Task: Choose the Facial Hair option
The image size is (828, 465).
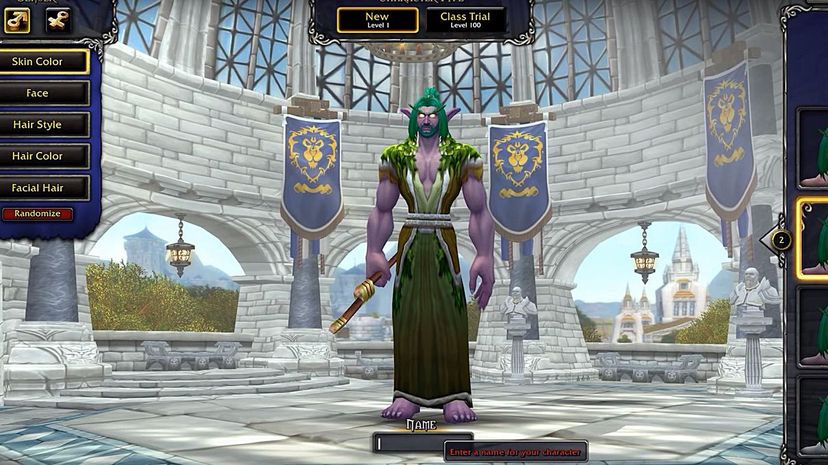Action: [45, 188]
